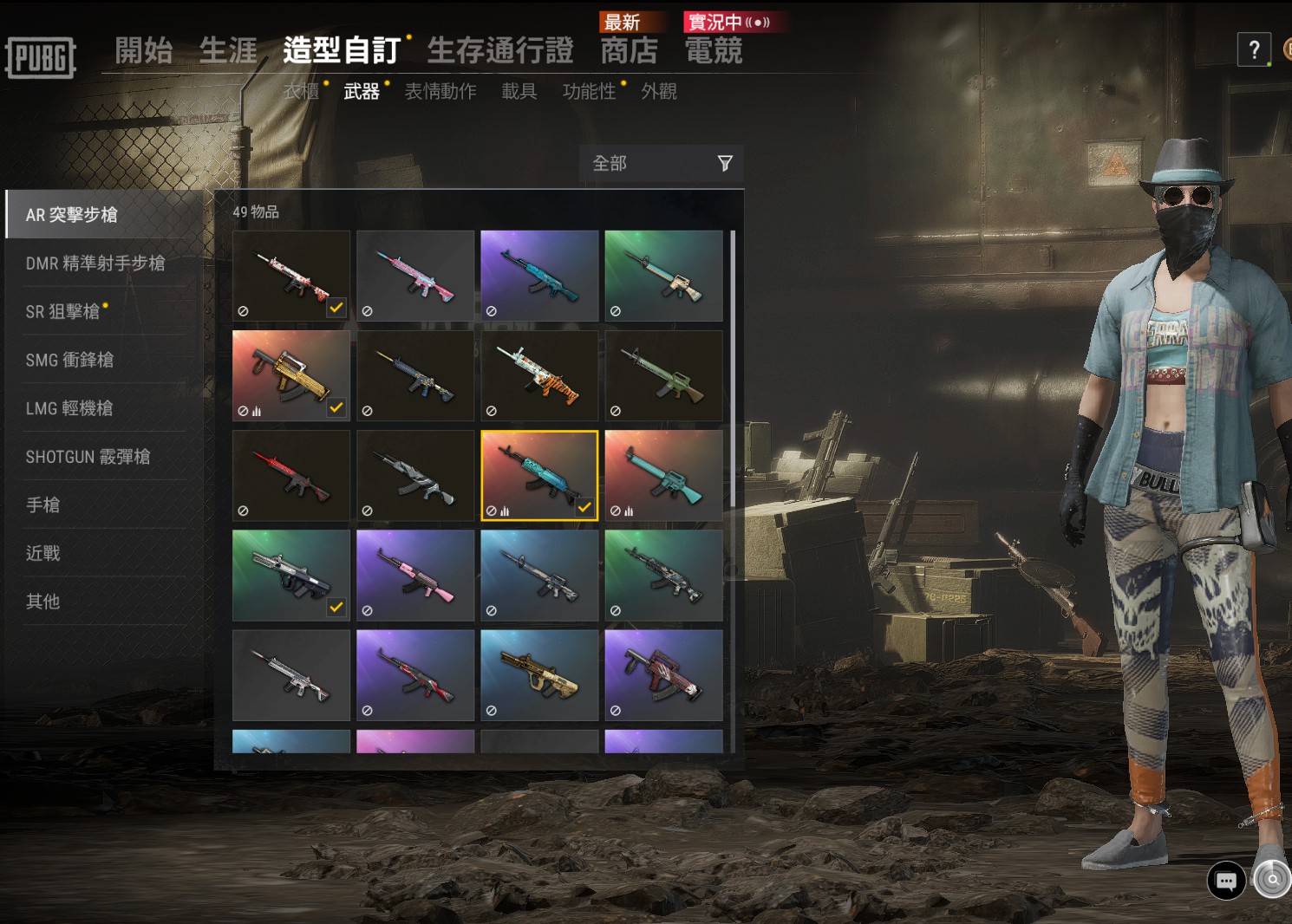Switch to the 衣櫃 wardrobe tab

(x=302, y=91)
